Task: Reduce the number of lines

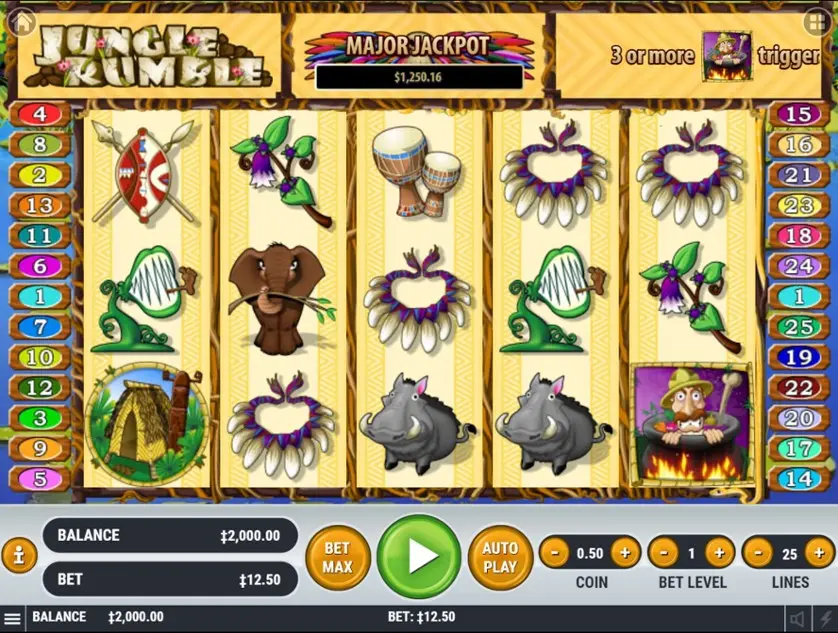Action: tap(757, 552)
